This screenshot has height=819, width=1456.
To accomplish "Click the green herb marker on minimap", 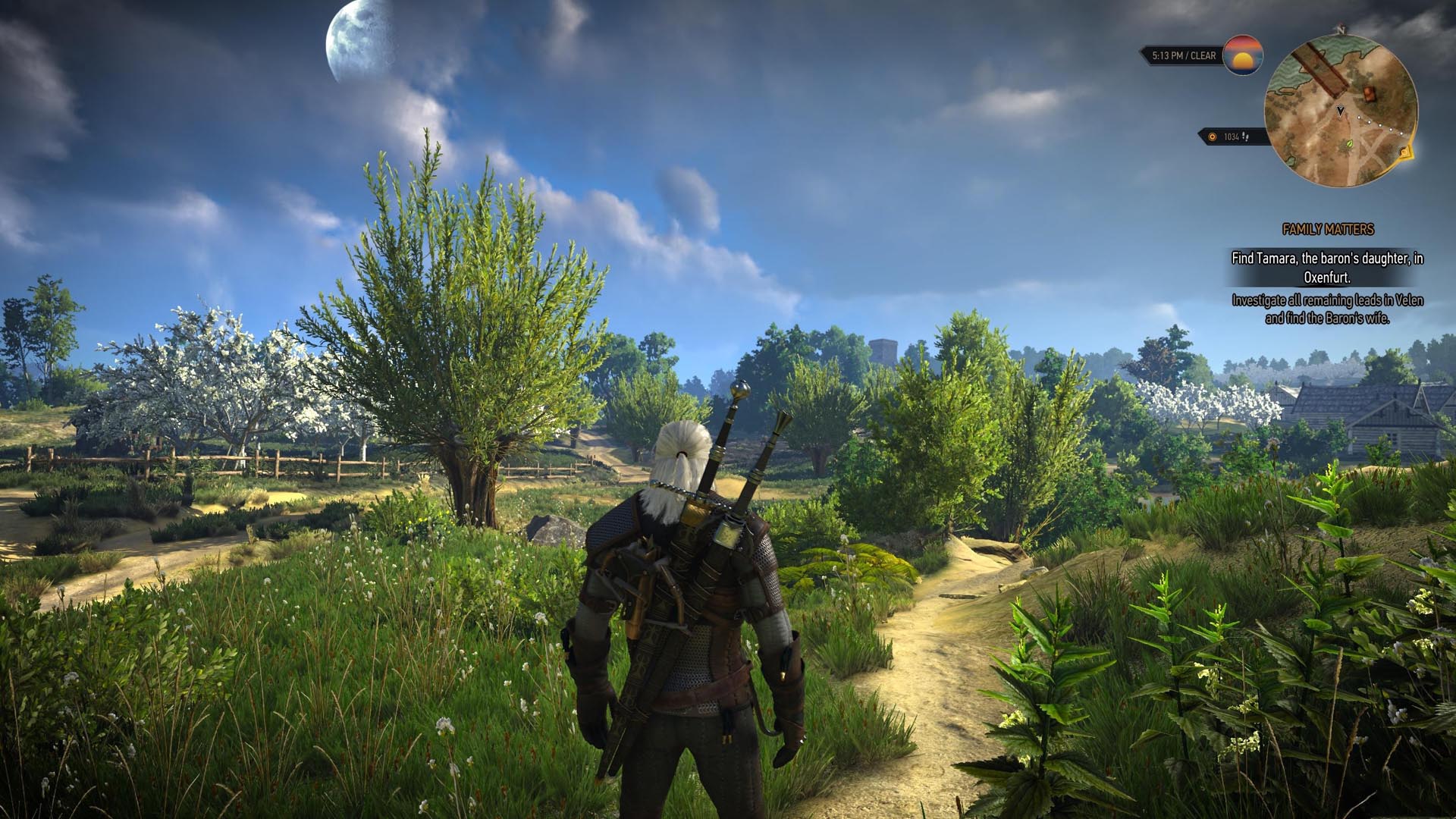I will click(x=1350, y=142).
